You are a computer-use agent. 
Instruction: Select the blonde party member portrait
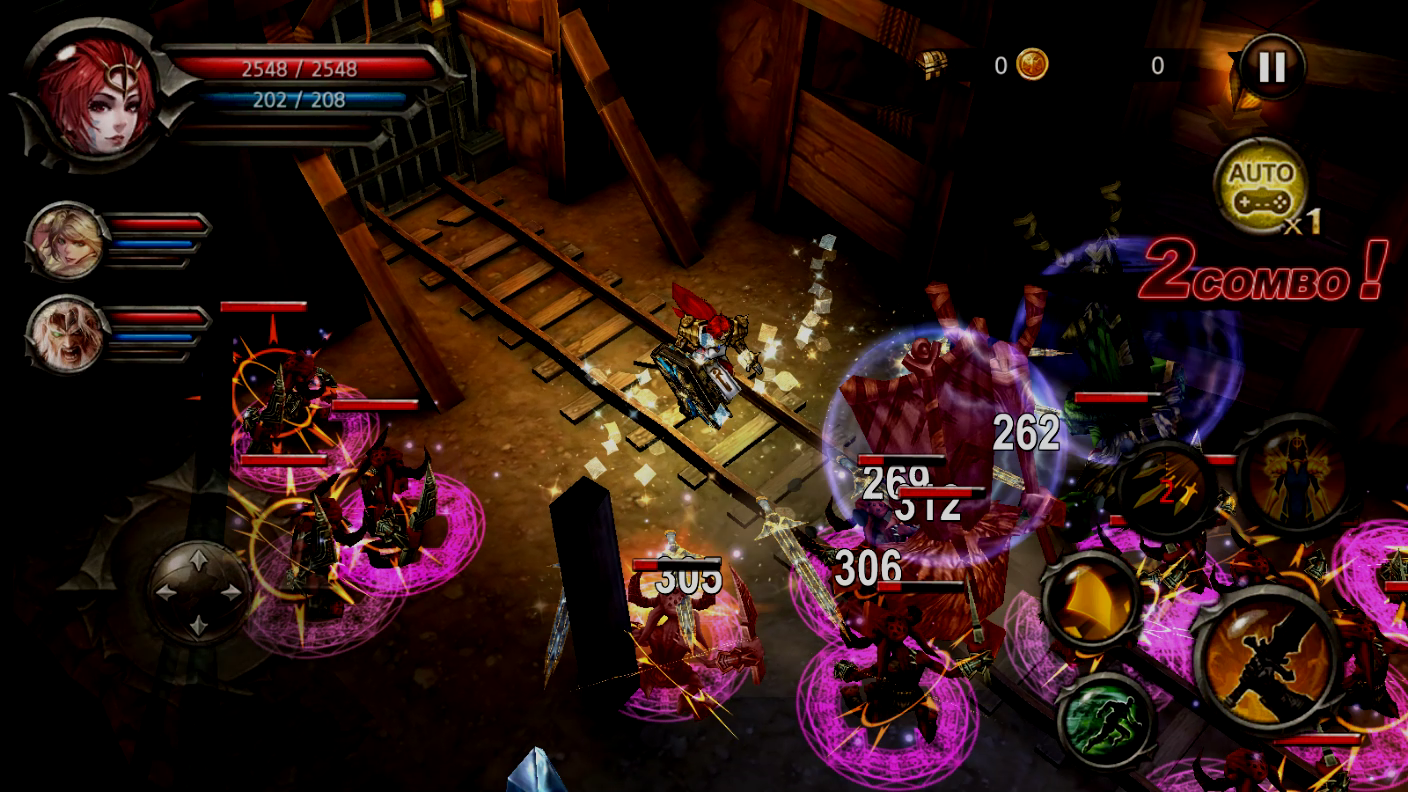(x=67, y=241)
